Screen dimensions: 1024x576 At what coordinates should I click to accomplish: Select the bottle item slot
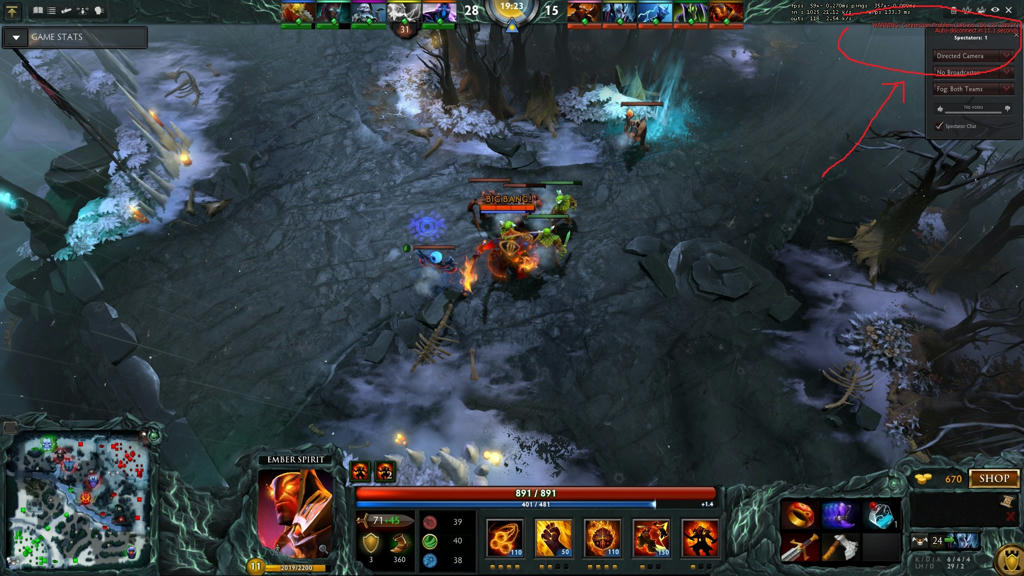[880, 515]
